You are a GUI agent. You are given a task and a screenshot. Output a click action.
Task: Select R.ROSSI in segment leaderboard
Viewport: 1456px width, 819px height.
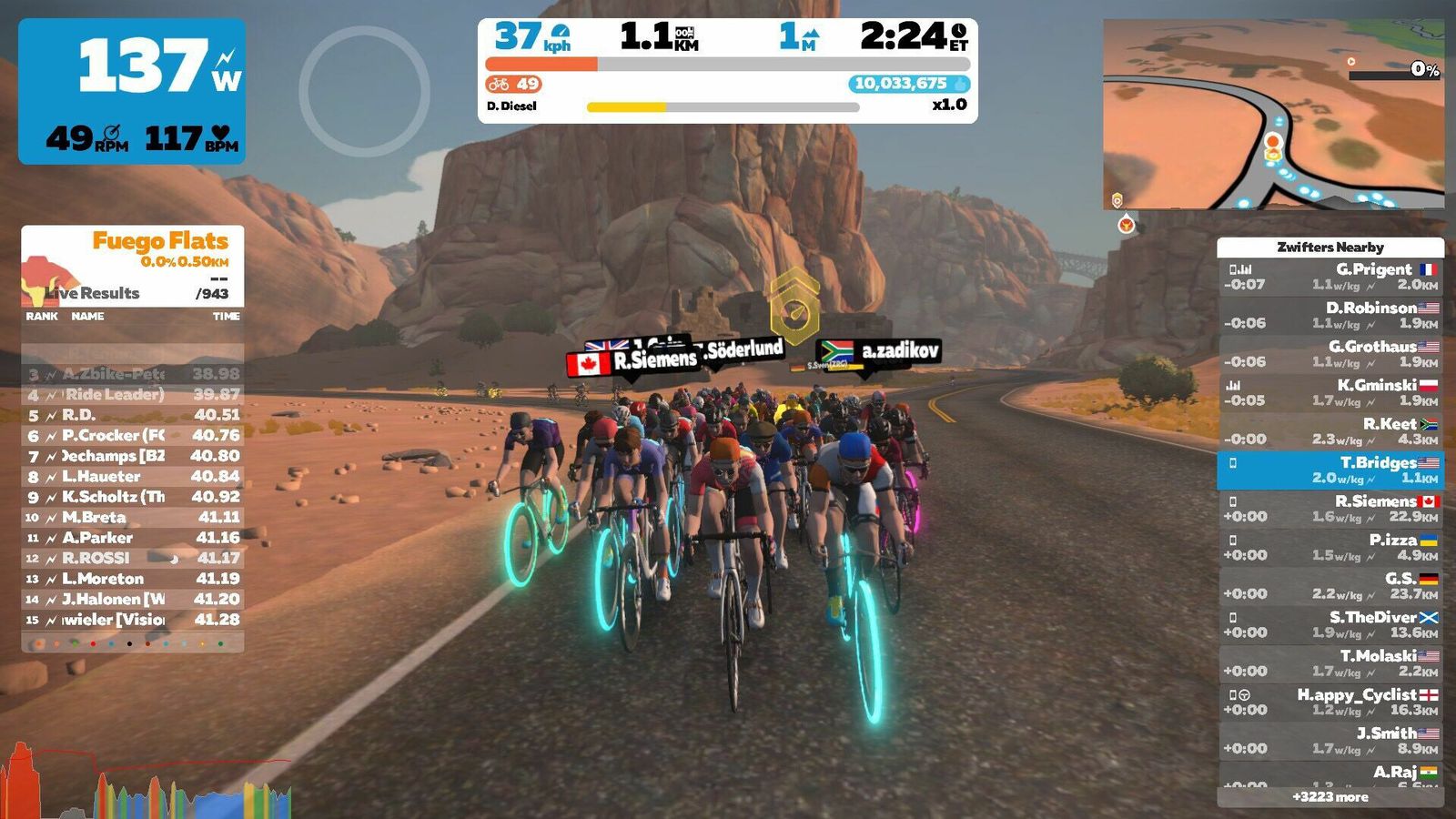point(133,558)
